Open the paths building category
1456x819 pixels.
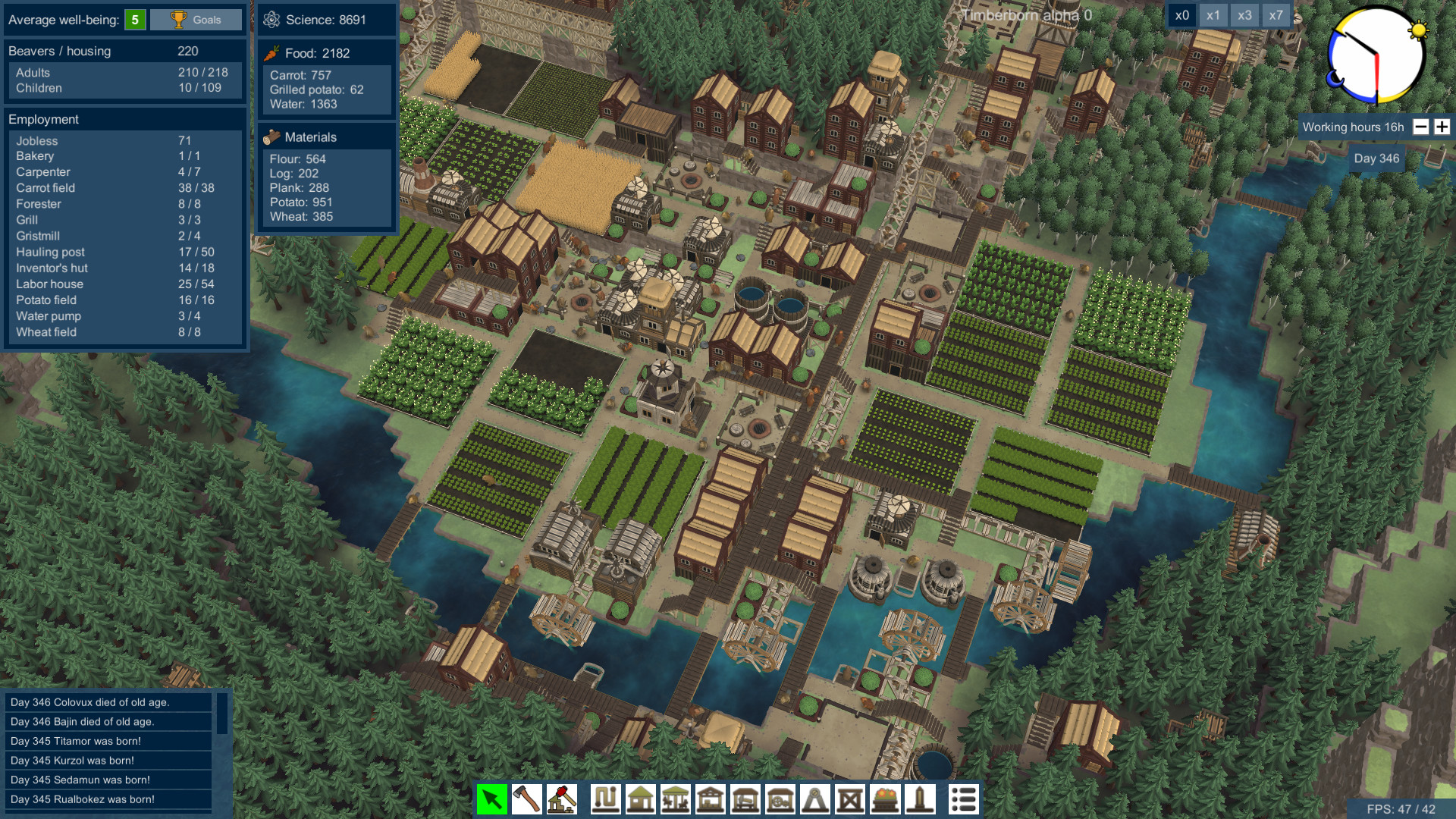604,799
